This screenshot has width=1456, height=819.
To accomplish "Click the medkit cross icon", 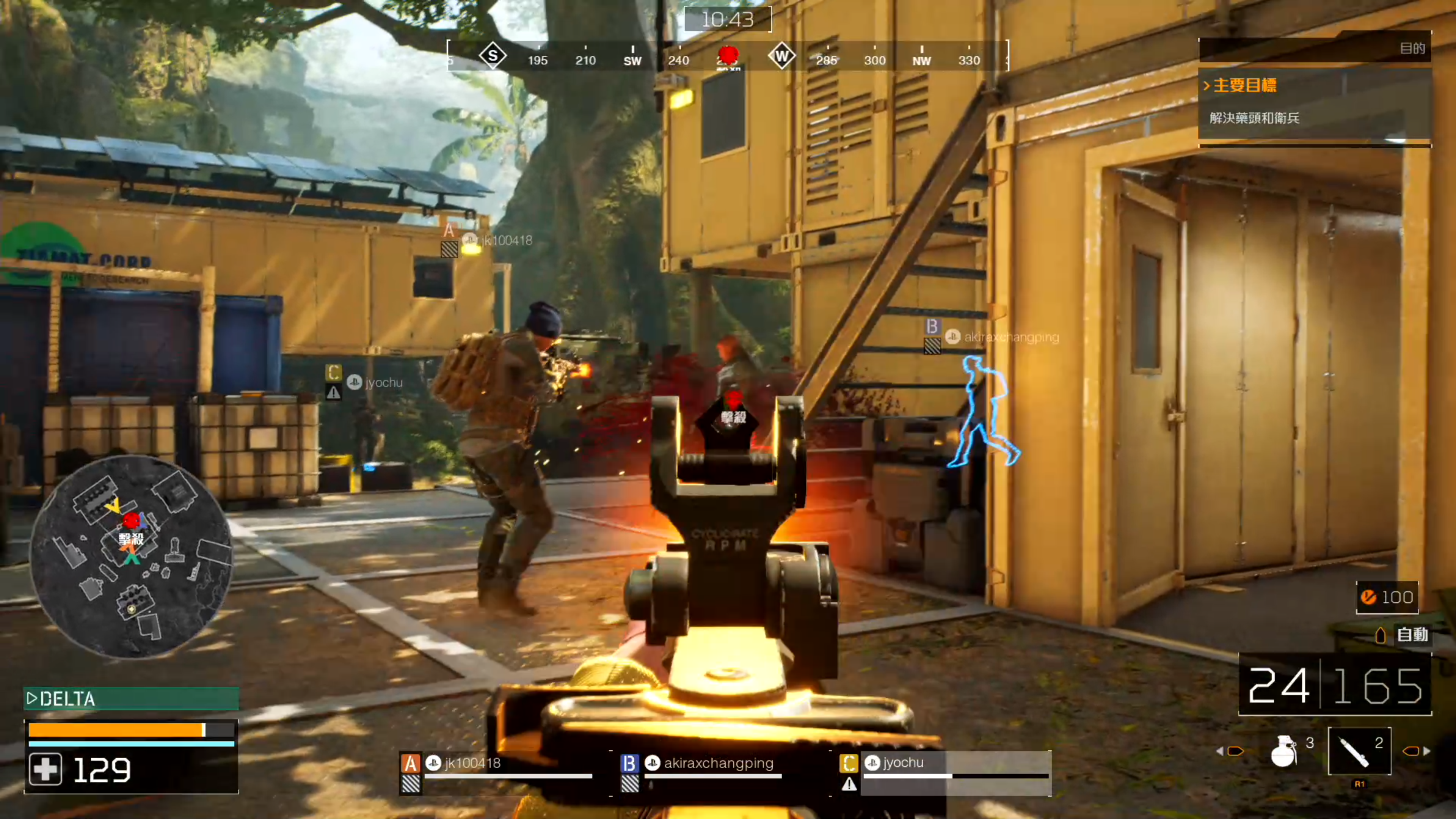I will coord(46,770).
